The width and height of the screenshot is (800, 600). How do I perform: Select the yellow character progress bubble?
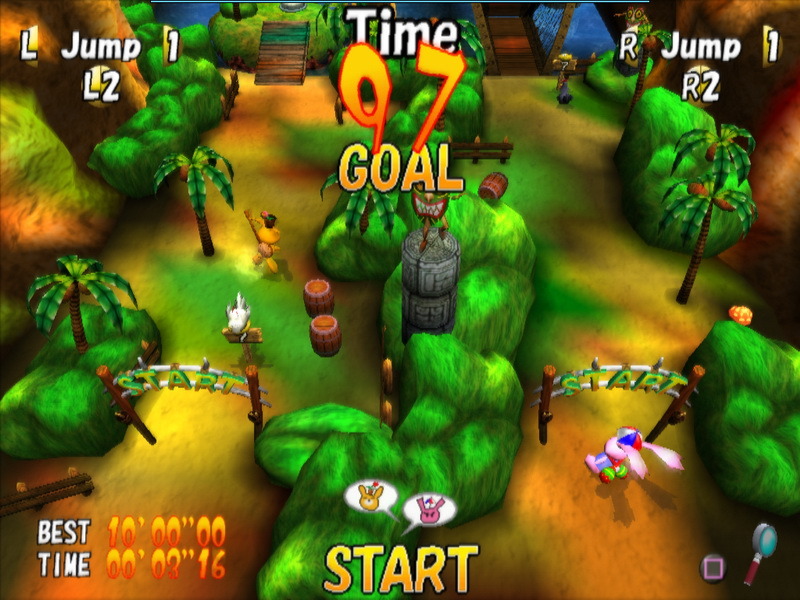click(x=370, y=496)
